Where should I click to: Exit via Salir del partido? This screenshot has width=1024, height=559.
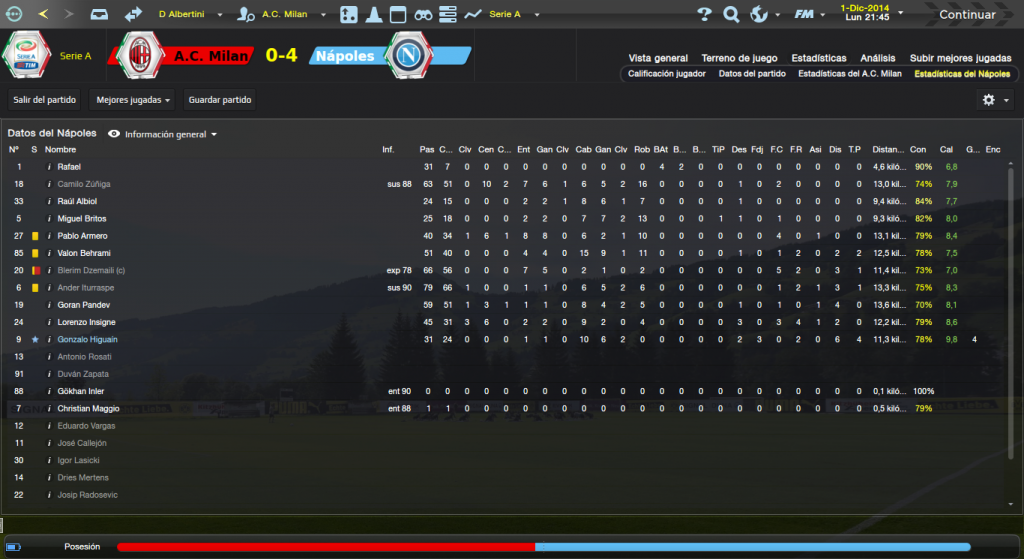click(x=43, y=100)
